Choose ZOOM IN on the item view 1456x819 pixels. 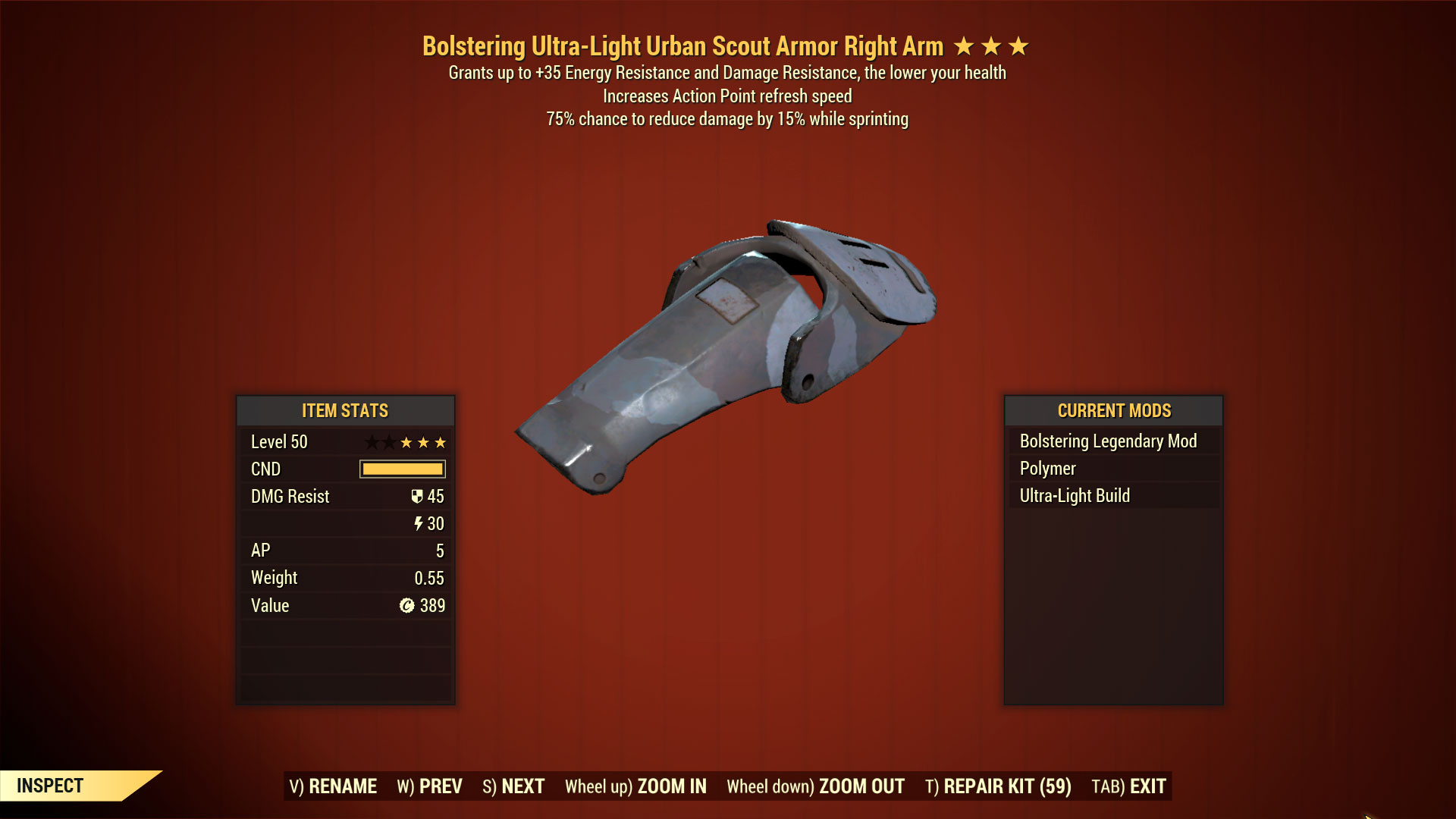pyautogui.click(x=635, y=786)
